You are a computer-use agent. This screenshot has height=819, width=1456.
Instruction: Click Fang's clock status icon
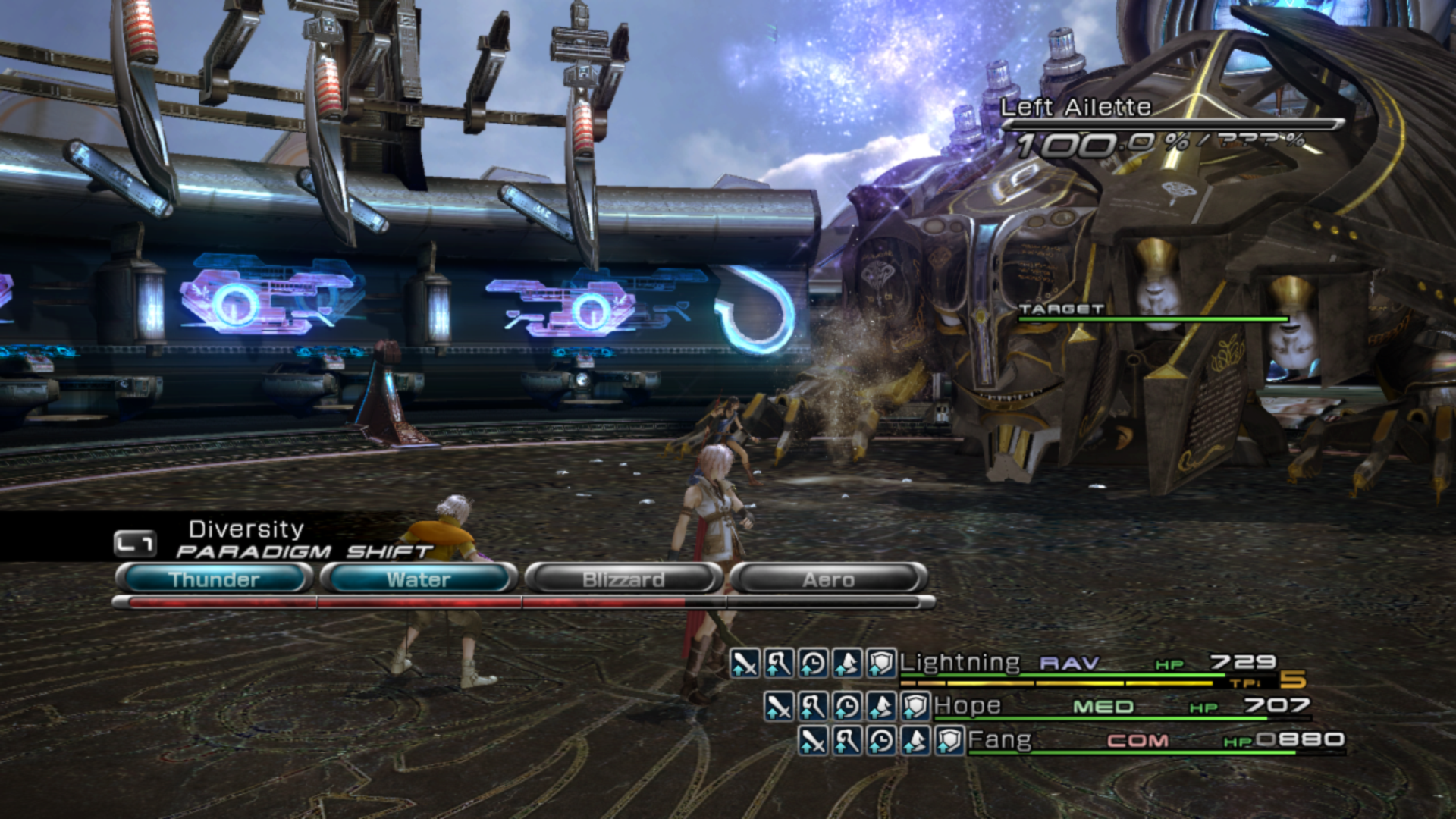point(881,740)
